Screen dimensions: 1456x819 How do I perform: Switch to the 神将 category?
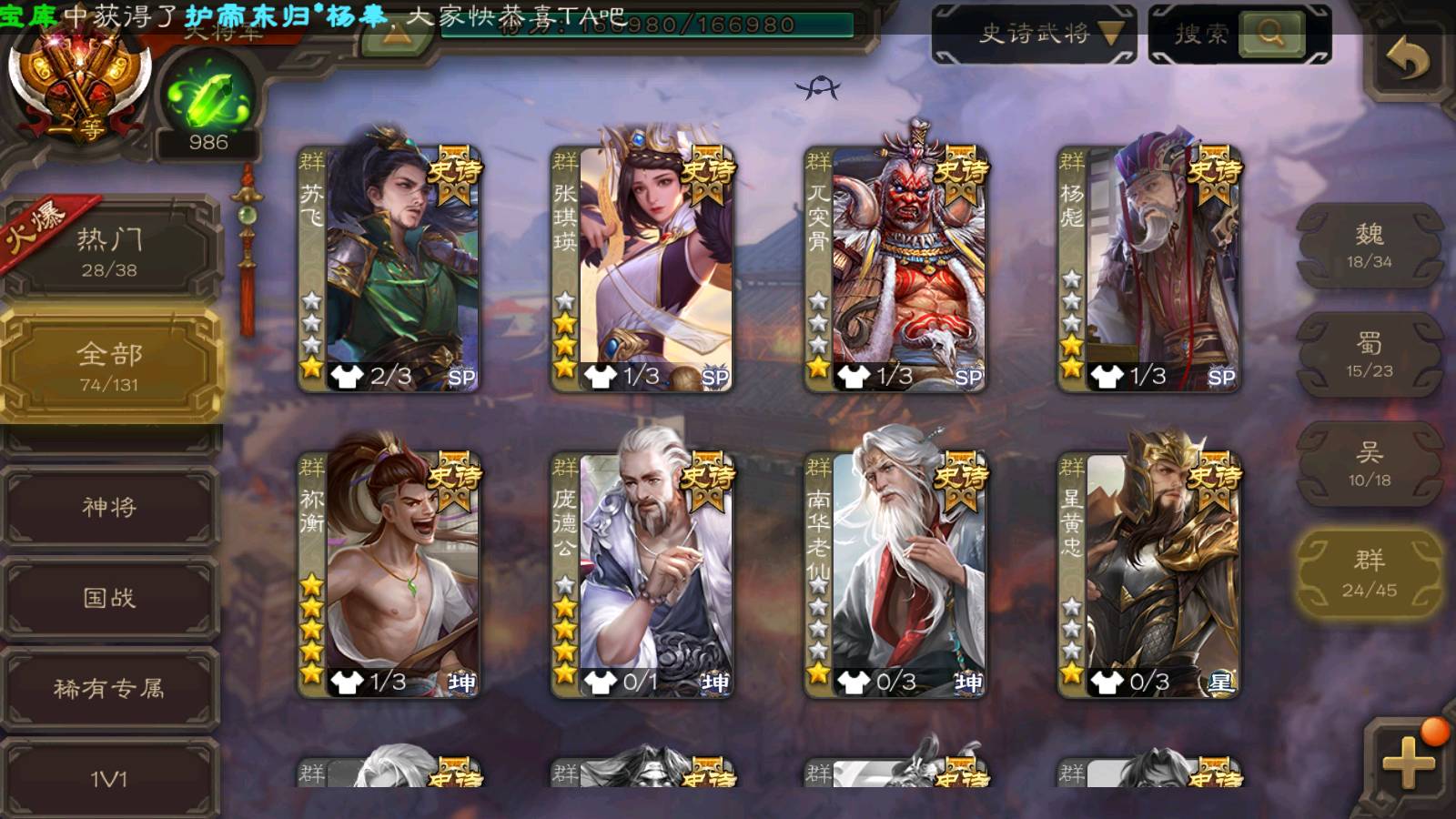point(109,507)
